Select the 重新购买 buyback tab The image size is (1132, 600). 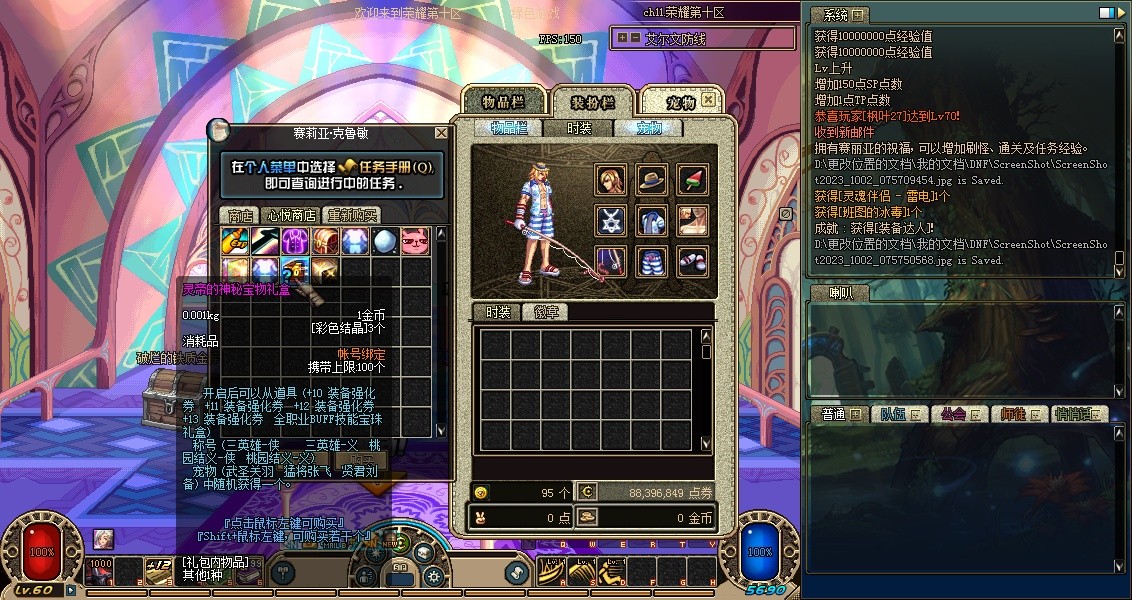point(353,215)
